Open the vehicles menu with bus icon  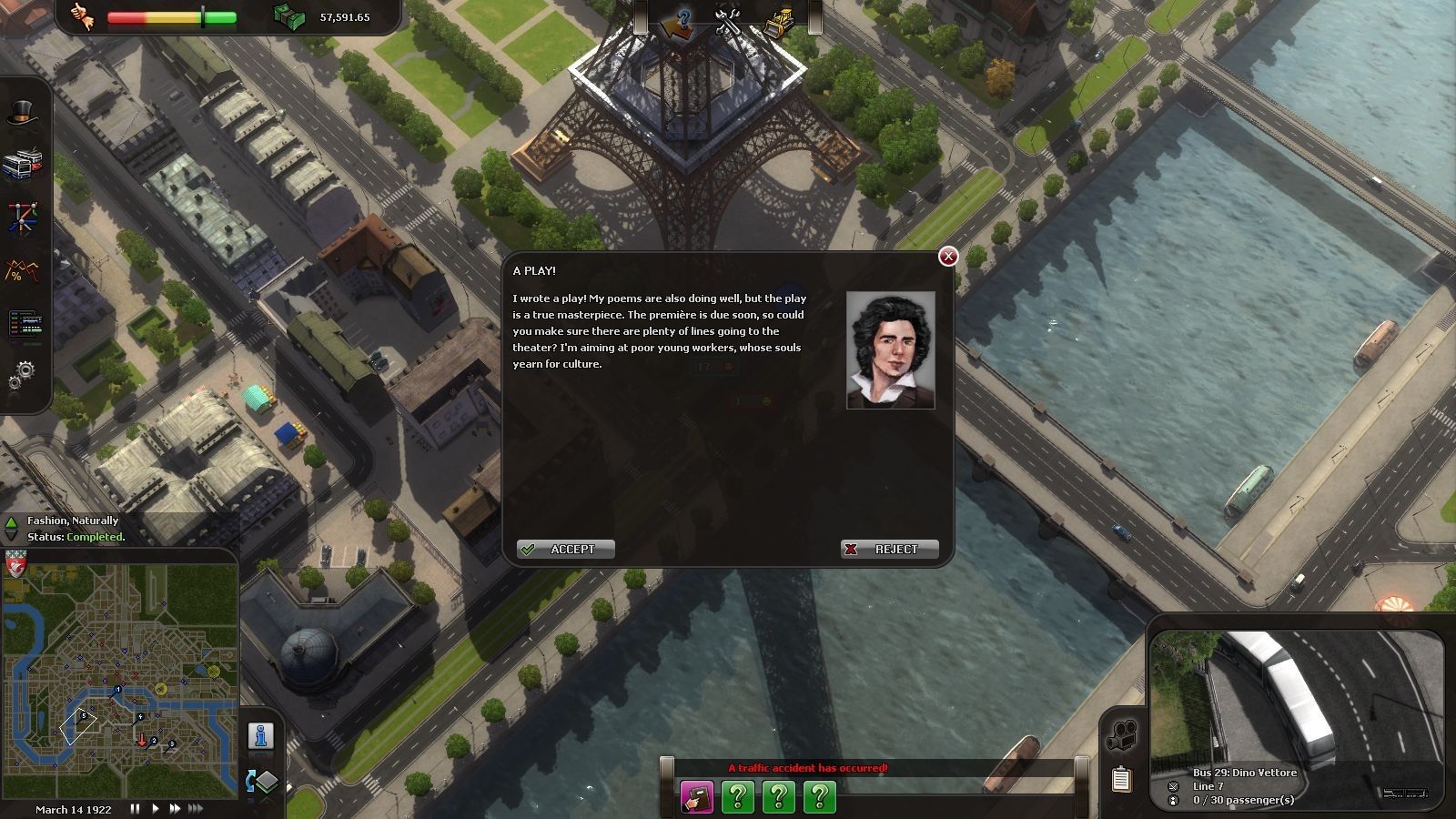pos(24,165)
